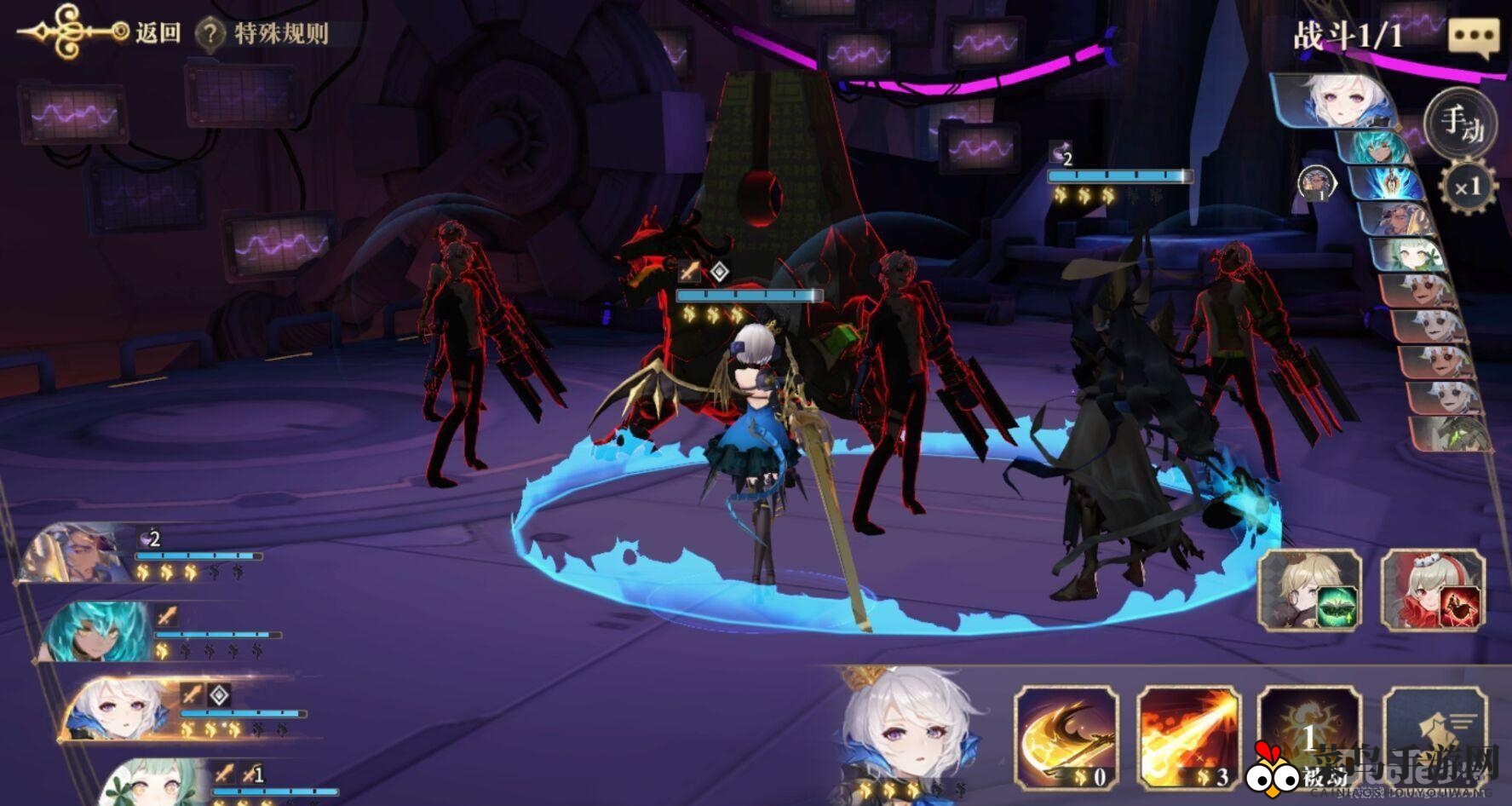This screenshot has height=806, width=1512.
Task: Toggle the 手动 manual battle mode
Action: point(1461,124)
